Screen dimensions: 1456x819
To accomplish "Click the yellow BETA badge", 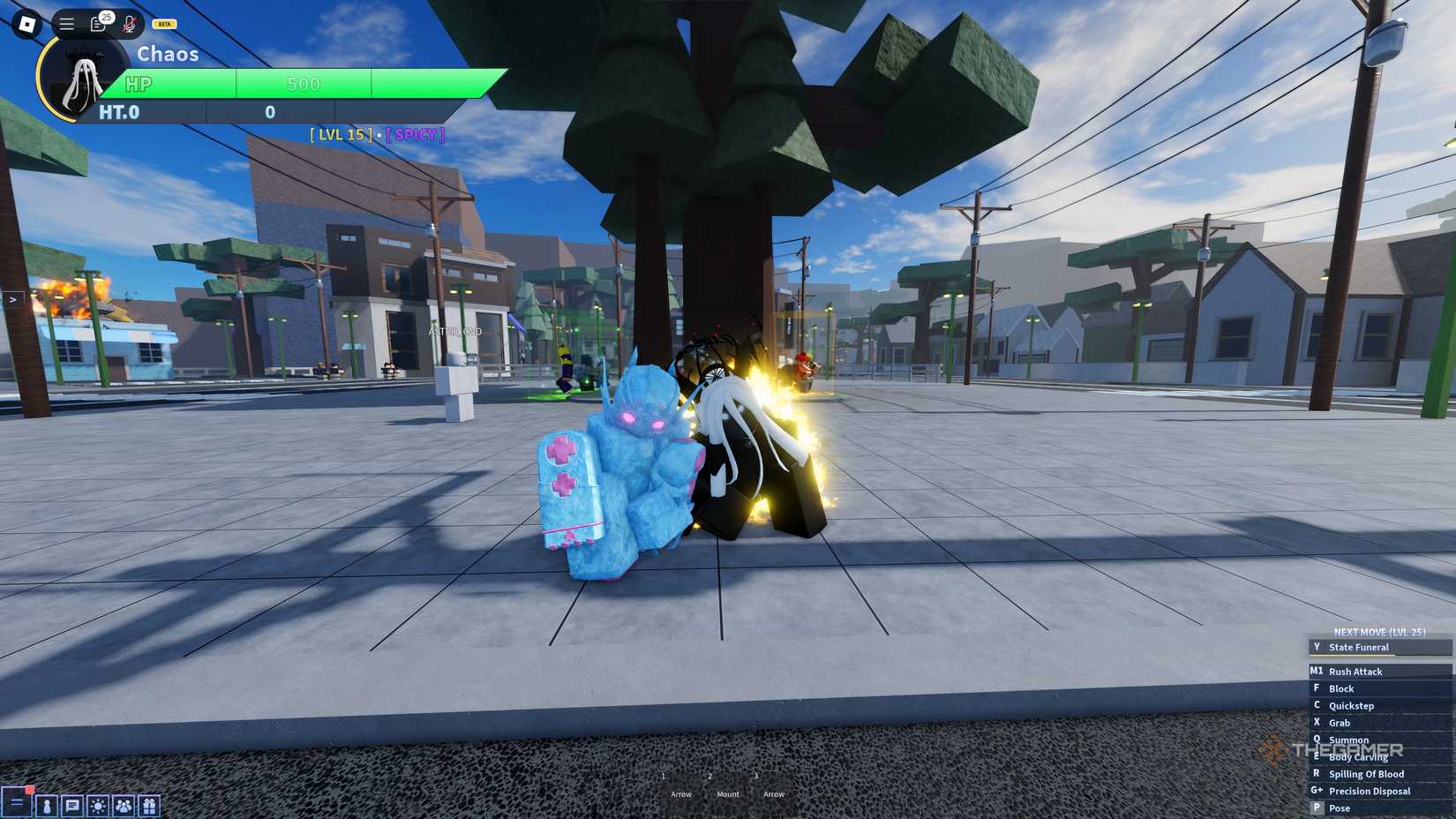I will click(x=162, y=23).
